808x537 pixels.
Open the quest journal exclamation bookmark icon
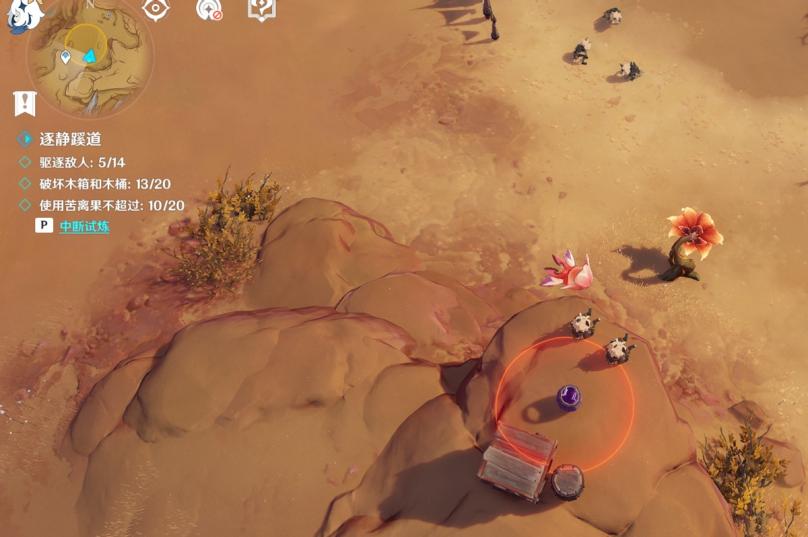click(x=25, y=102)
